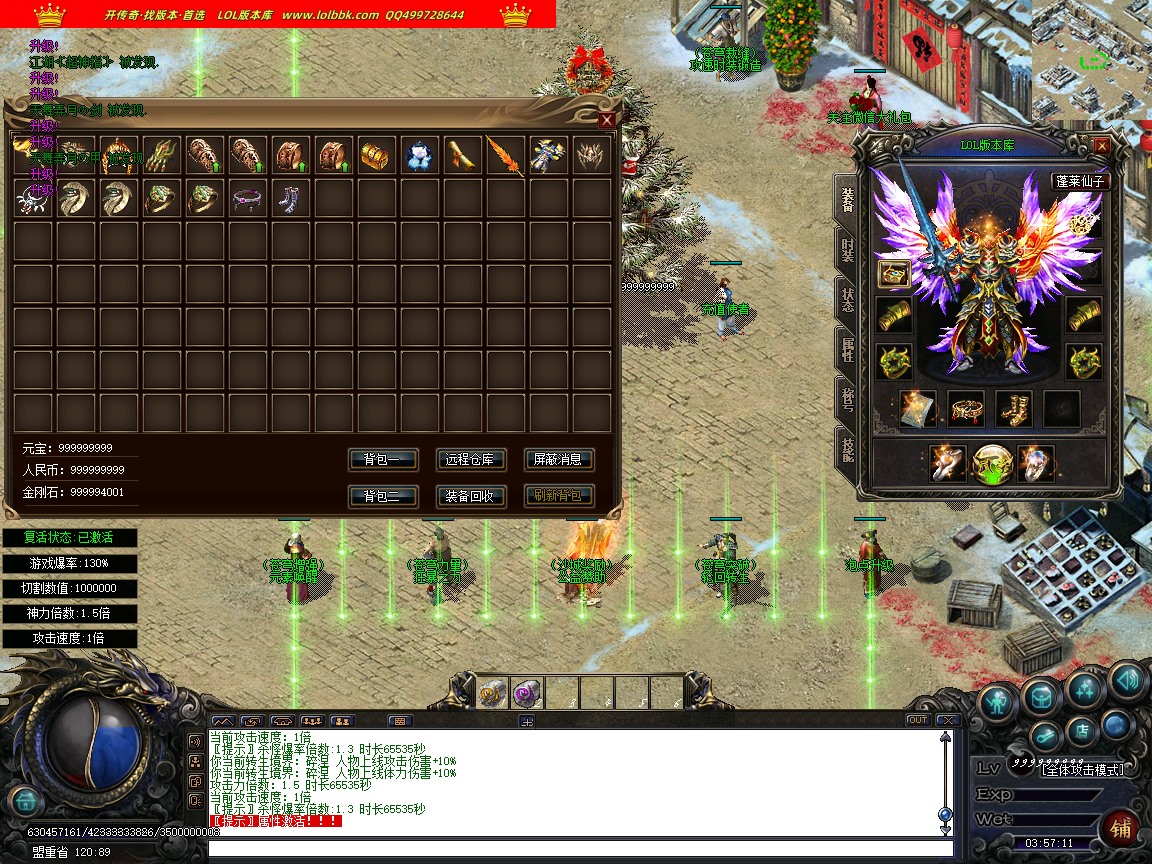Click the minimap in the top-right corner
The width and height of the screenshot is (1152, 864).
click(x=1090, y=48)
